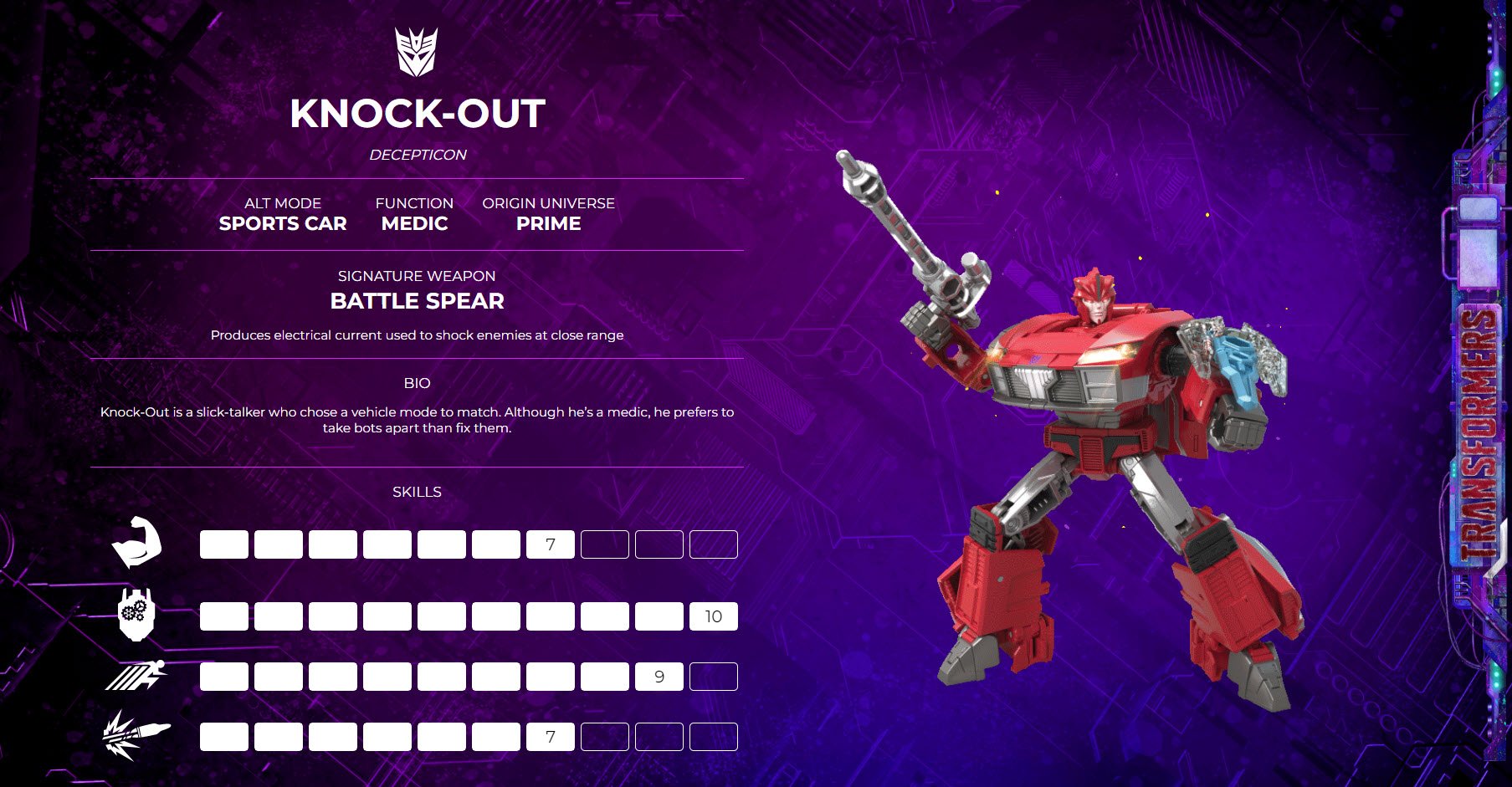
Task: Select the gears intelligence skill icon
Action: 136,615
